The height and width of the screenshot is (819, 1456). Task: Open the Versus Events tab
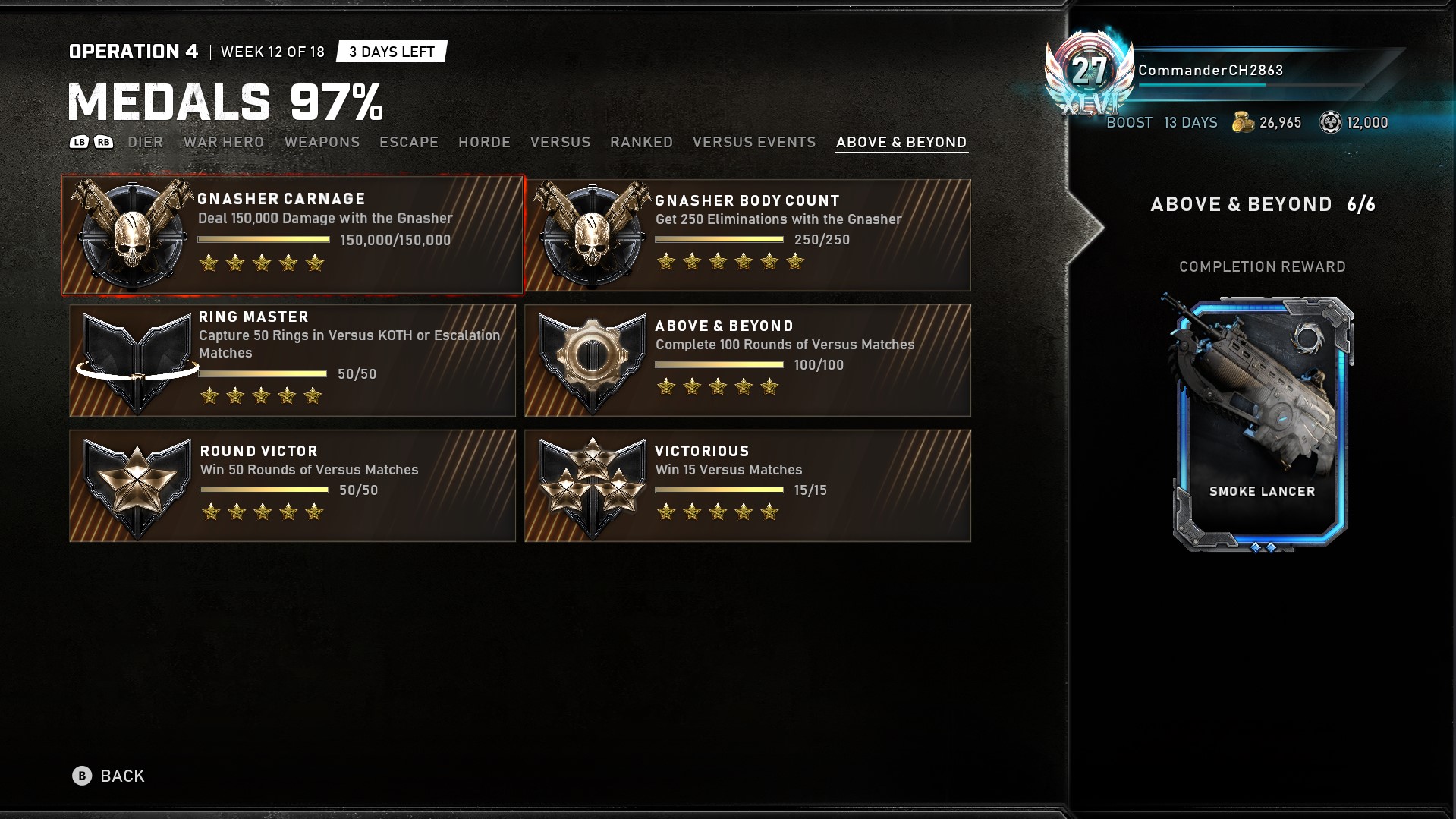pos(753,142)
